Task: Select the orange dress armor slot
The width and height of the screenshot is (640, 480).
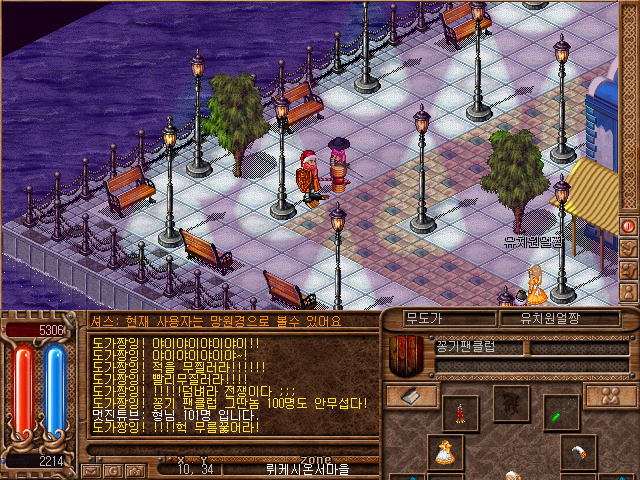Action: click(444, 452)
